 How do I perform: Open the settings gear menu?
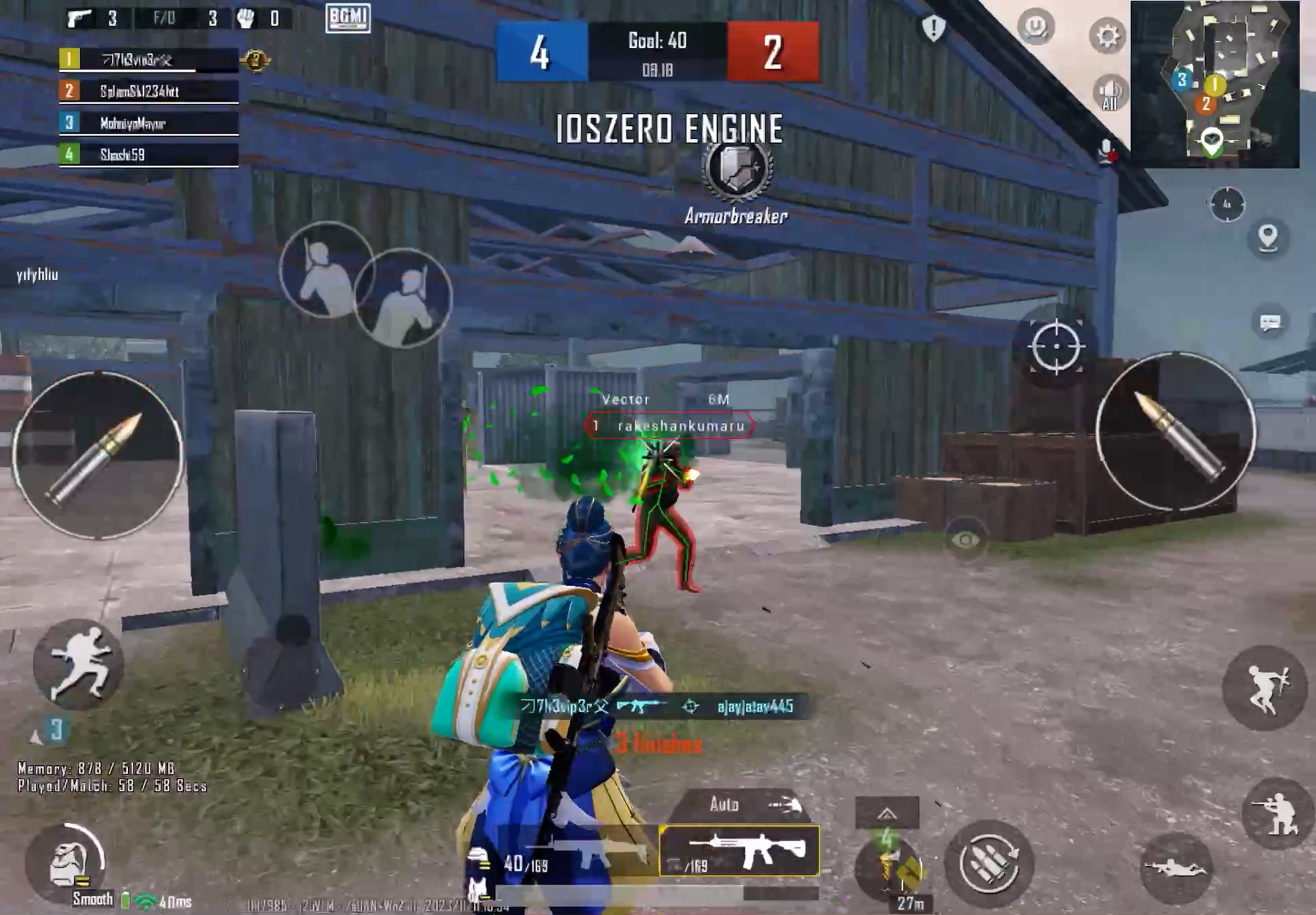[1107, 36]
